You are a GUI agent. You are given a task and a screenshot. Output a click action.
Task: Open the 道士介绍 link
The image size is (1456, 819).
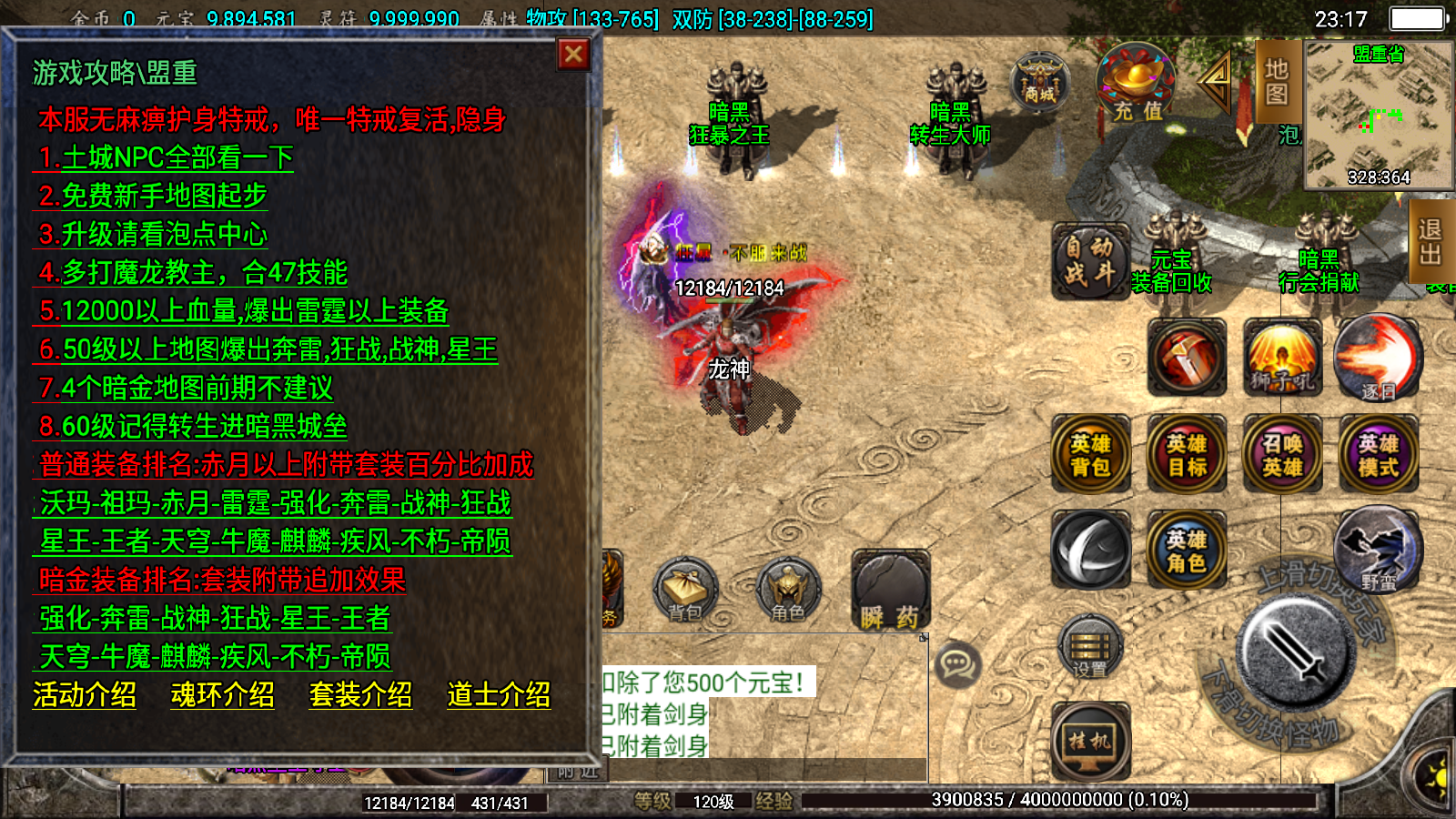point(499,695)
